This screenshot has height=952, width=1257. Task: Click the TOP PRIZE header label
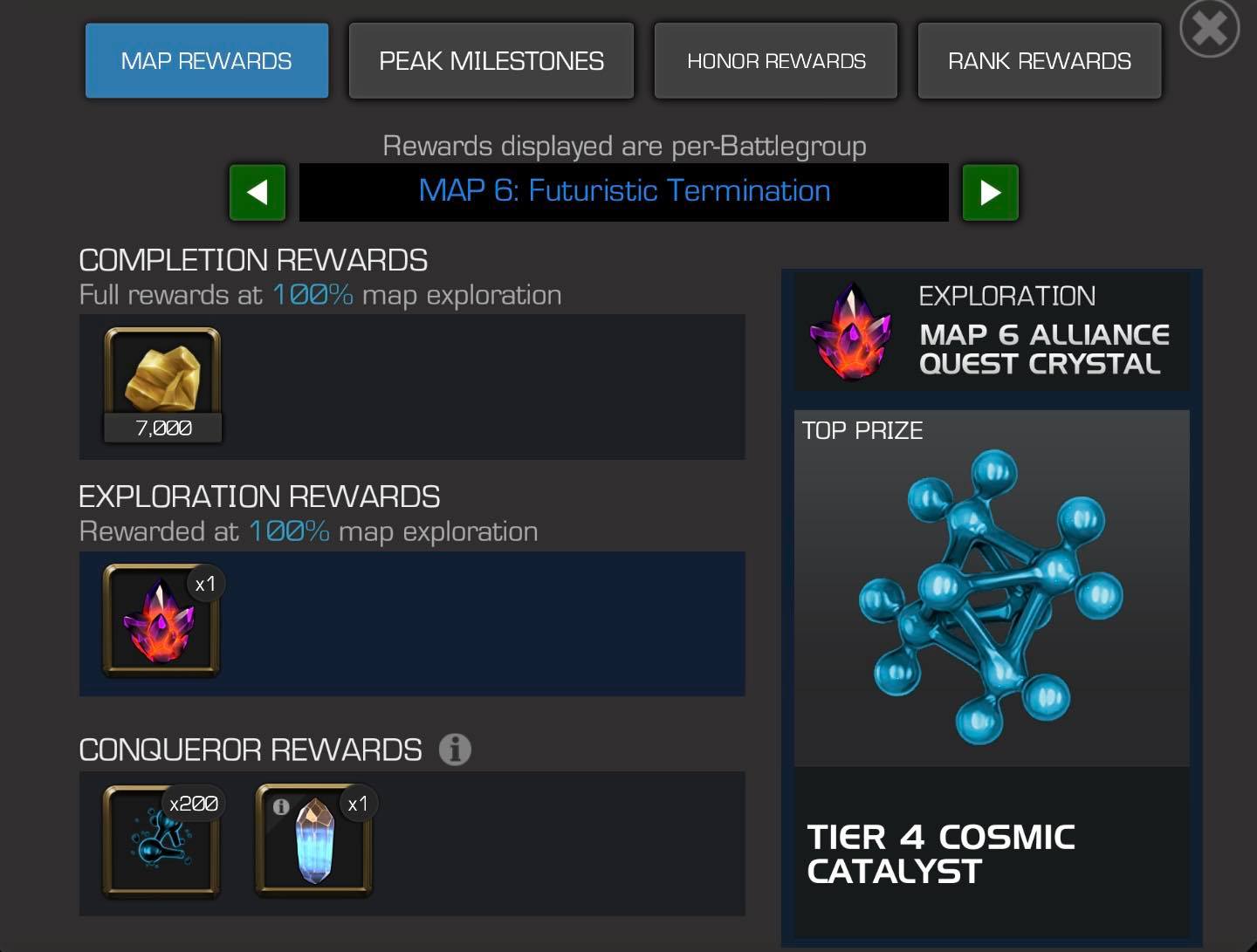862,429
